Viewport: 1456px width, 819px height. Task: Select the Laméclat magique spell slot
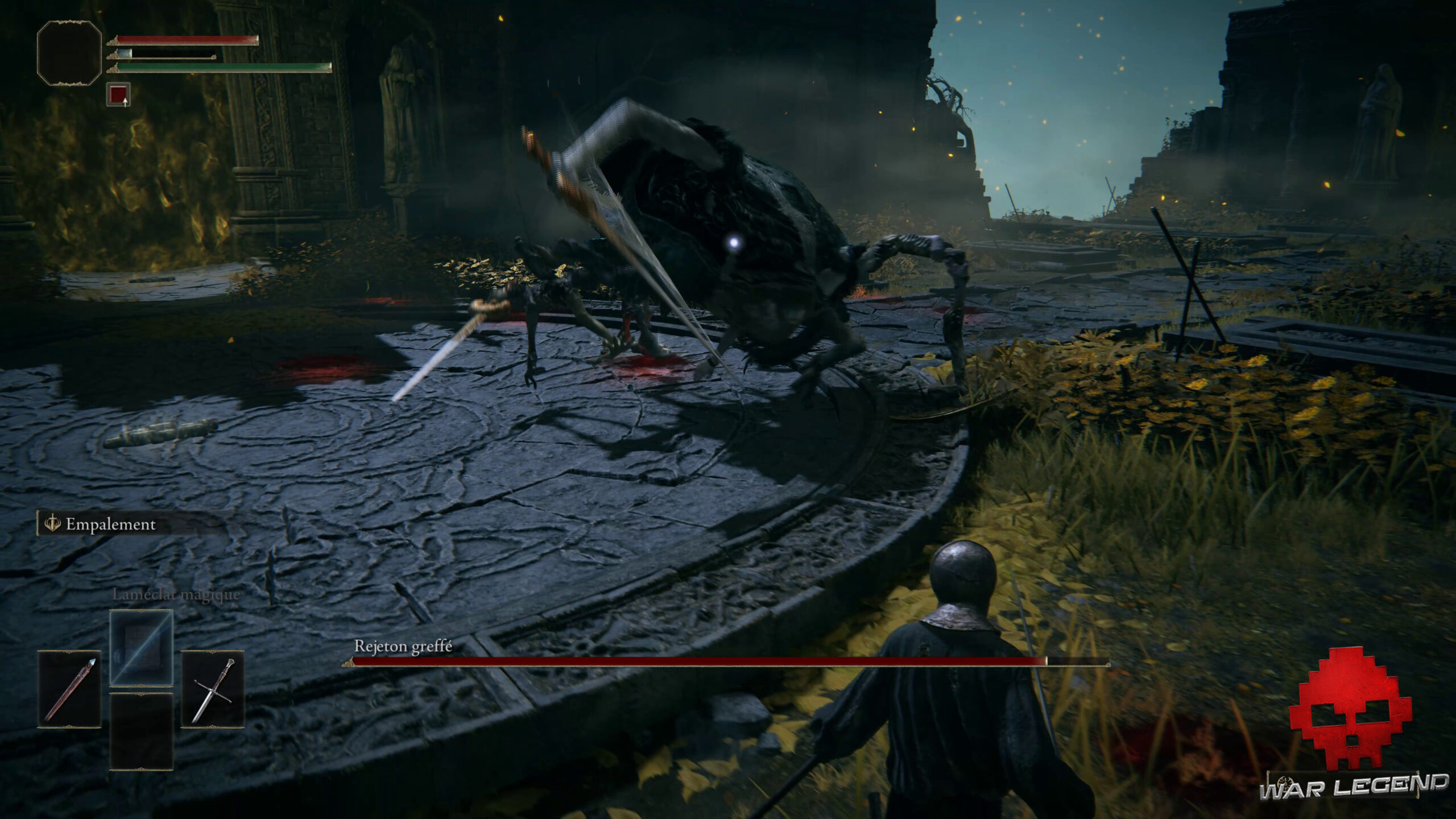coord(141,648)
